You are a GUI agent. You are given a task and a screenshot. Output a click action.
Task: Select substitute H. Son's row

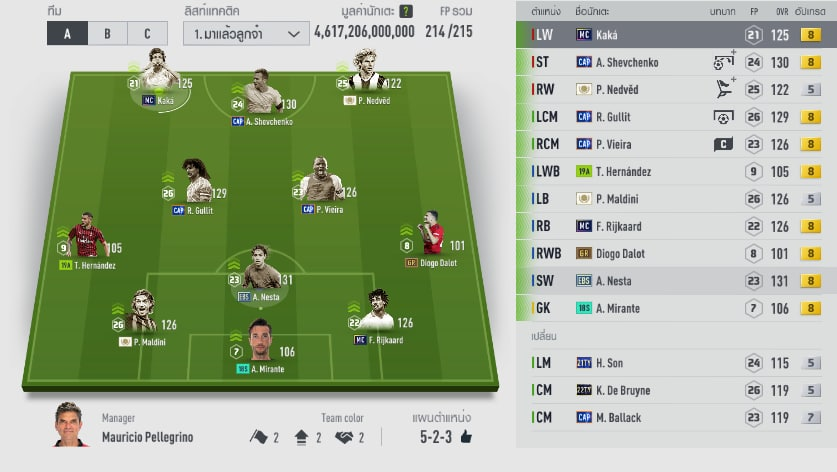pyautogui.click(x=676, y=363)
